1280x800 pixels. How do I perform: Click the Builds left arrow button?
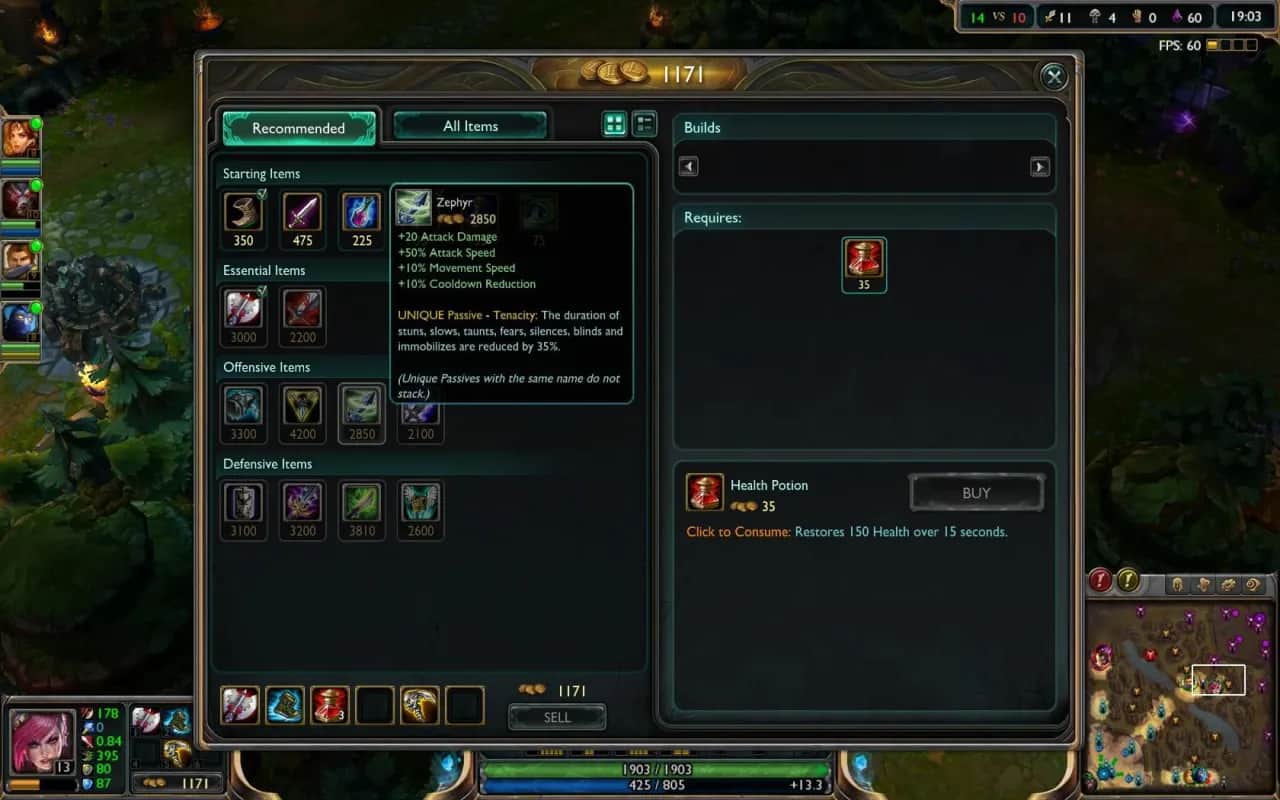point(688,167)
